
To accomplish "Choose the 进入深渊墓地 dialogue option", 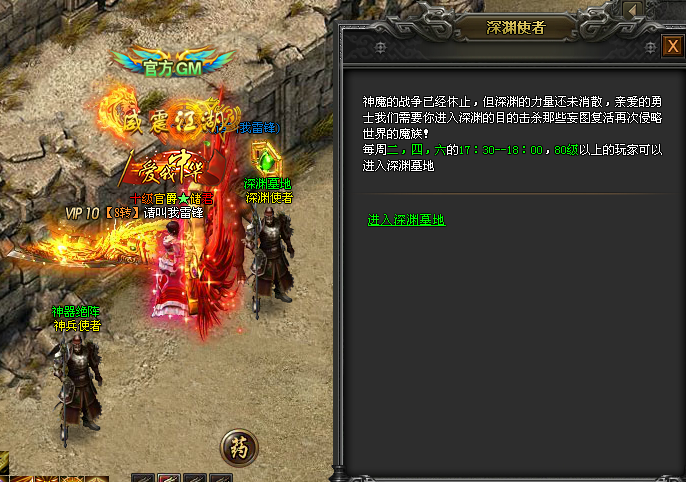I will [406, 220].
